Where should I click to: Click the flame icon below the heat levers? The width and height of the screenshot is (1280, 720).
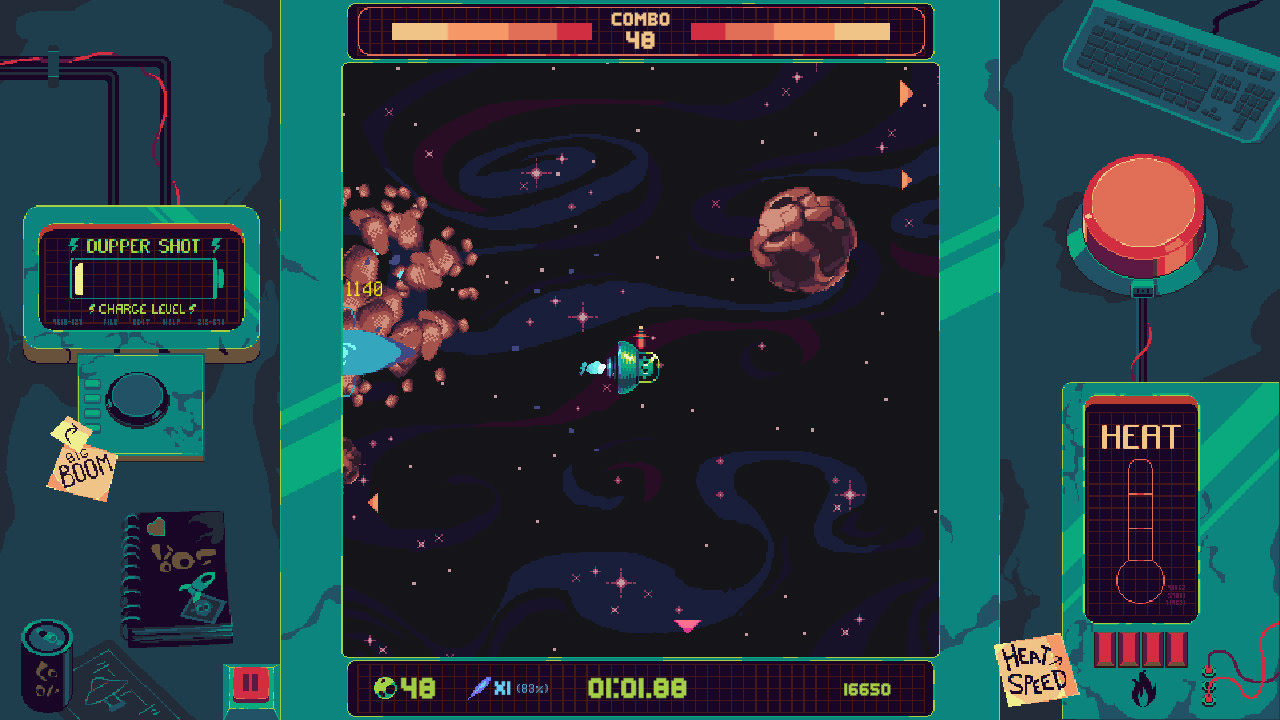click(1144, 690)
